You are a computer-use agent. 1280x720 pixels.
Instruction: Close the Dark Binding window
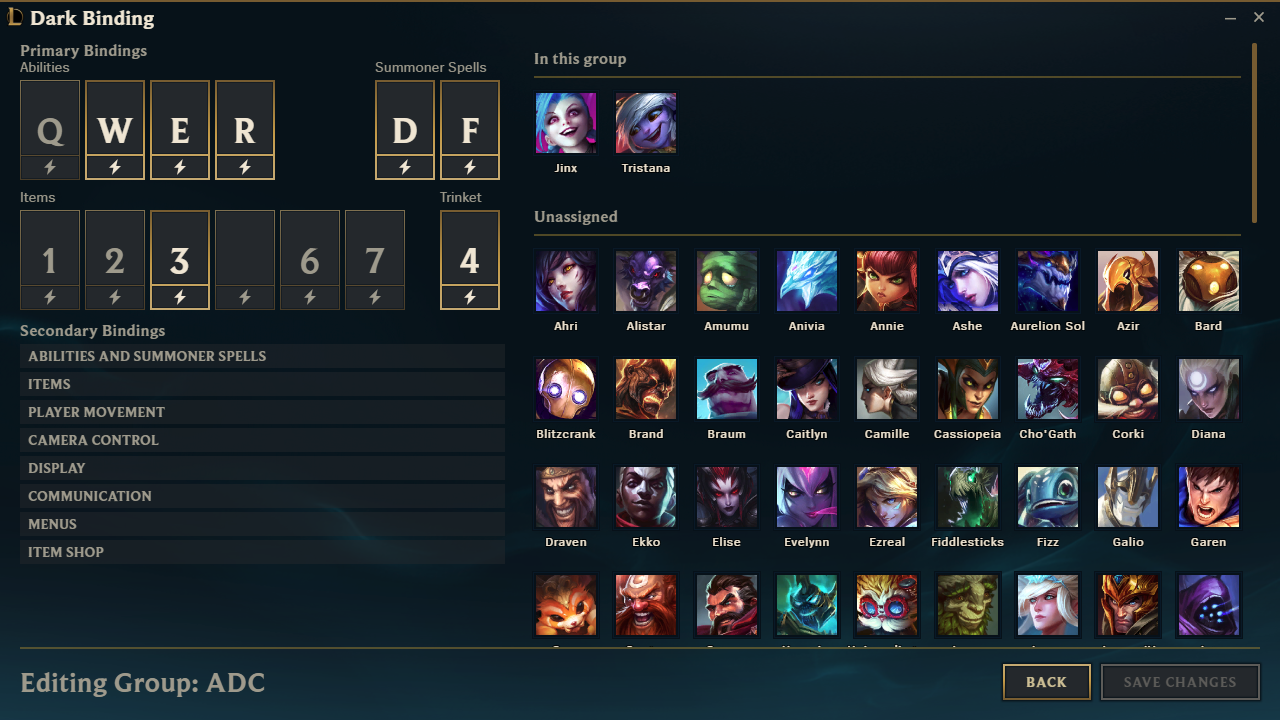tap(1259, 17)
